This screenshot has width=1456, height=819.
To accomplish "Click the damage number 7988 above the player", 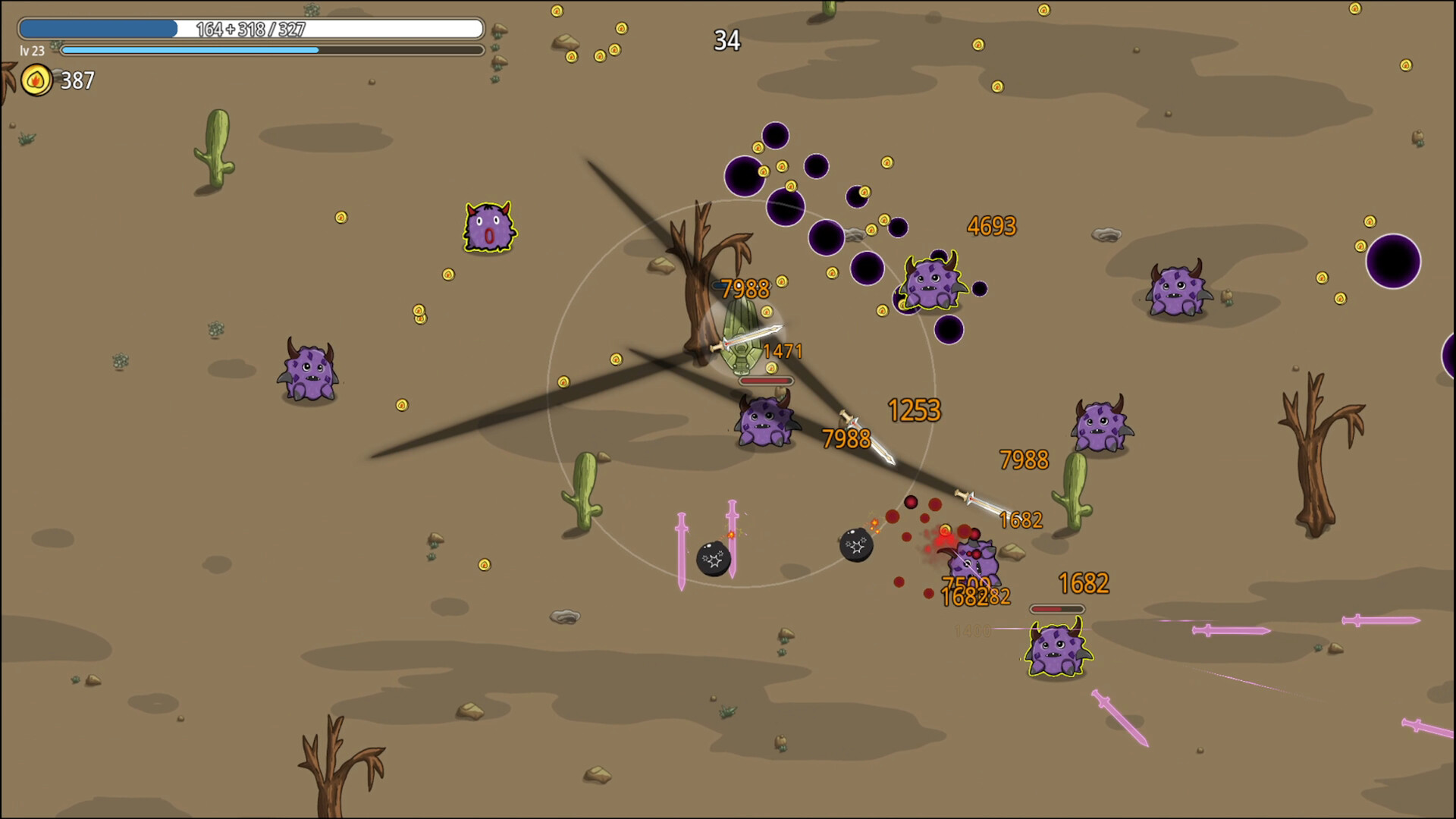I will tap(744, 289).
